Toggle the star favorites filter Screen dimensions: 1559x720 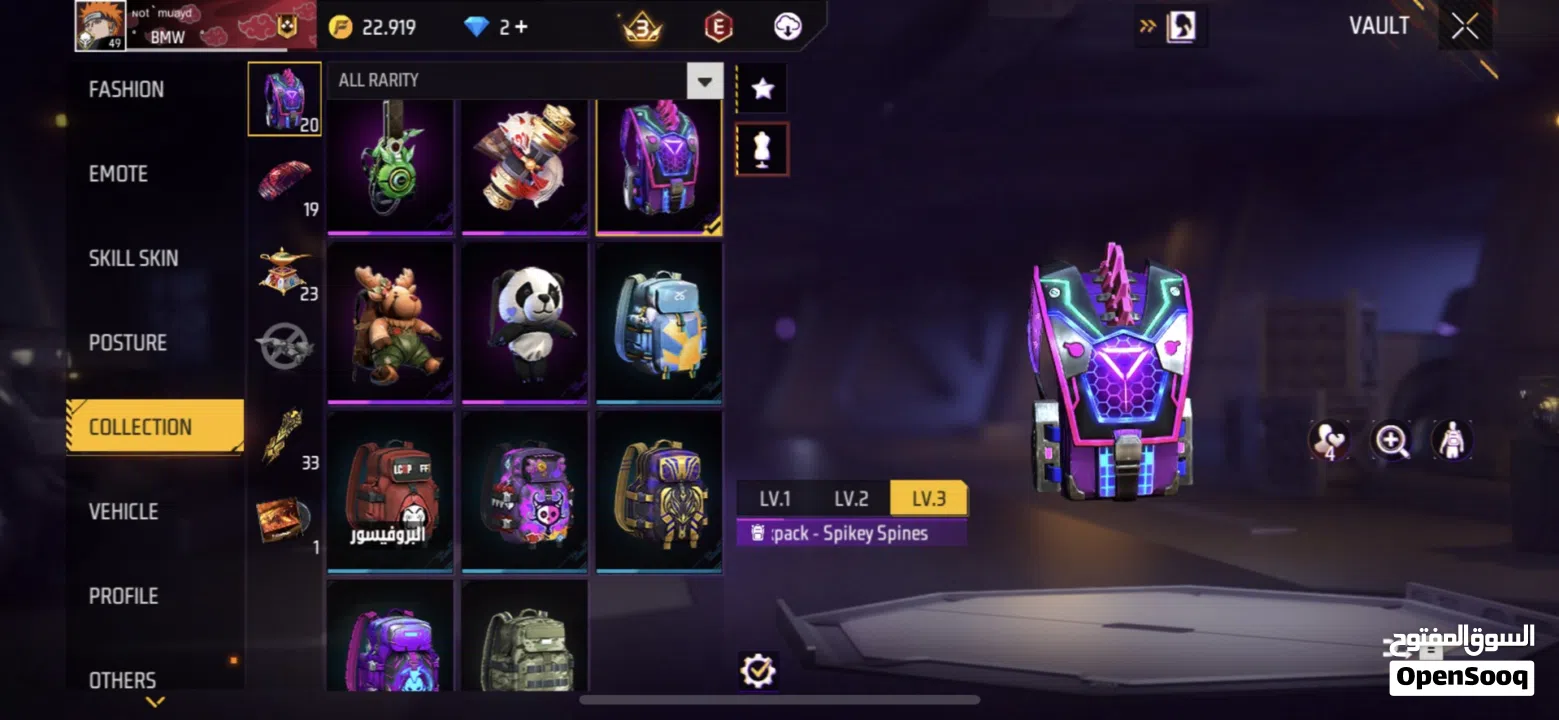pos(762,88)
